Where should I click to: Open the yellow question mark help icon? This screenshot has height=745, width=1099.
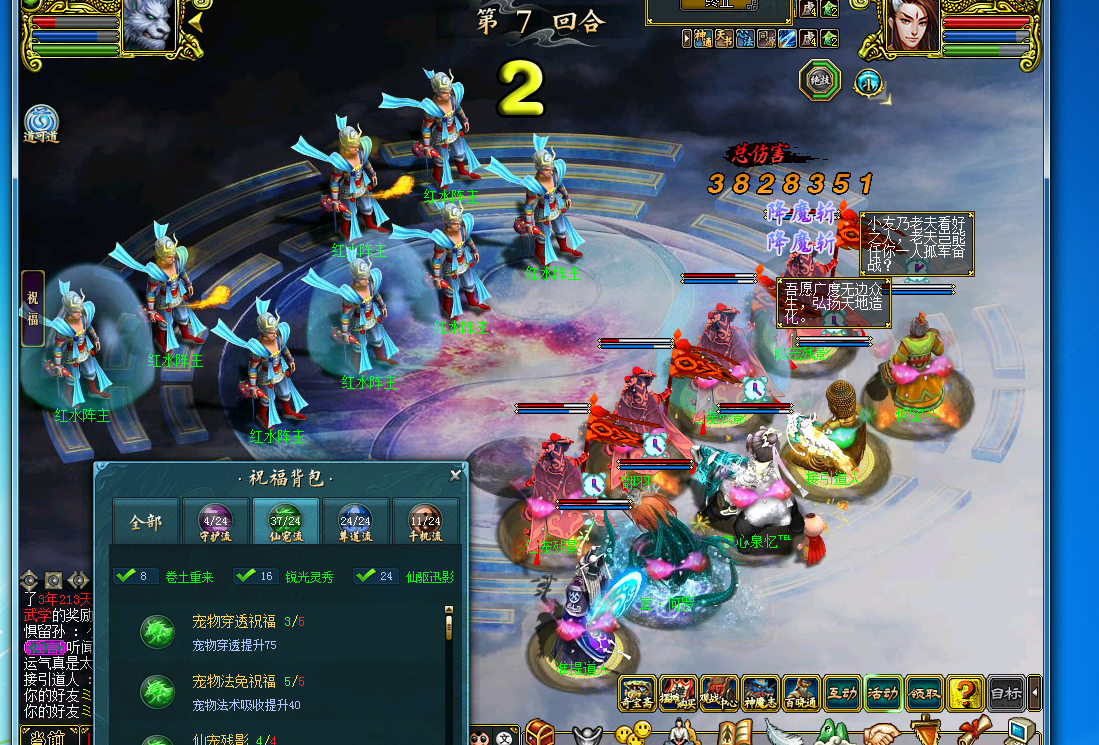click(965, 693)
